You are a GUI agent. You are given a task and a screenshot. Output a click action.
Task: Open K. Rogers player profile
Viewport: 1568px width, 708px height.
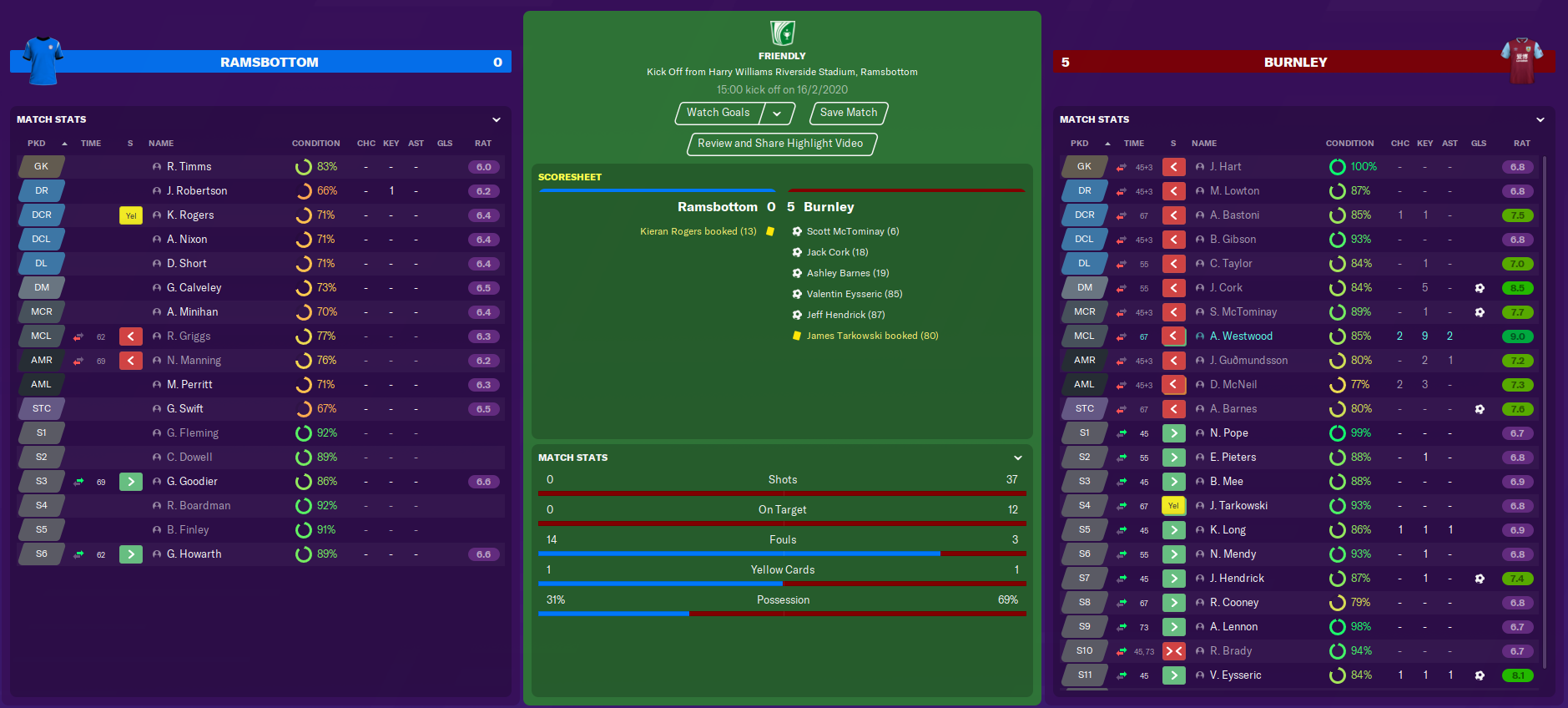coord(190,215)
